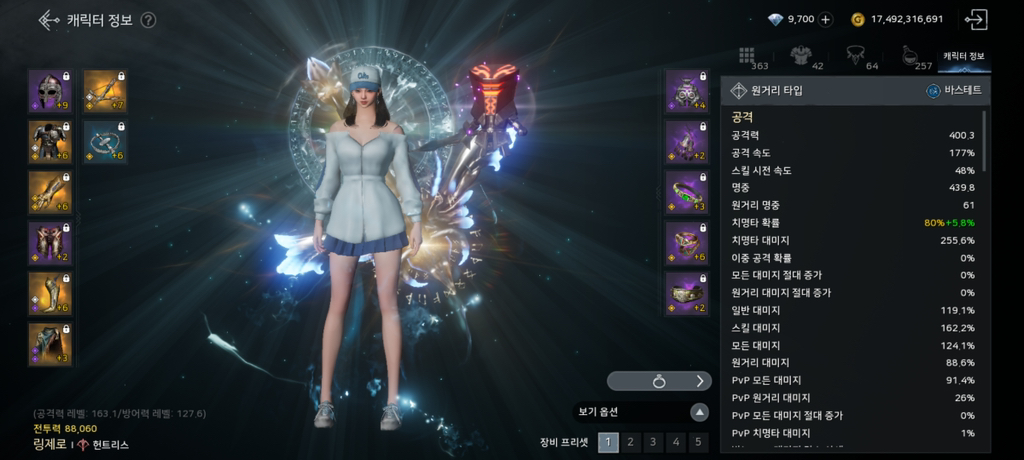
Task: Switch to the necklace accessory tab
Action: 855,56
